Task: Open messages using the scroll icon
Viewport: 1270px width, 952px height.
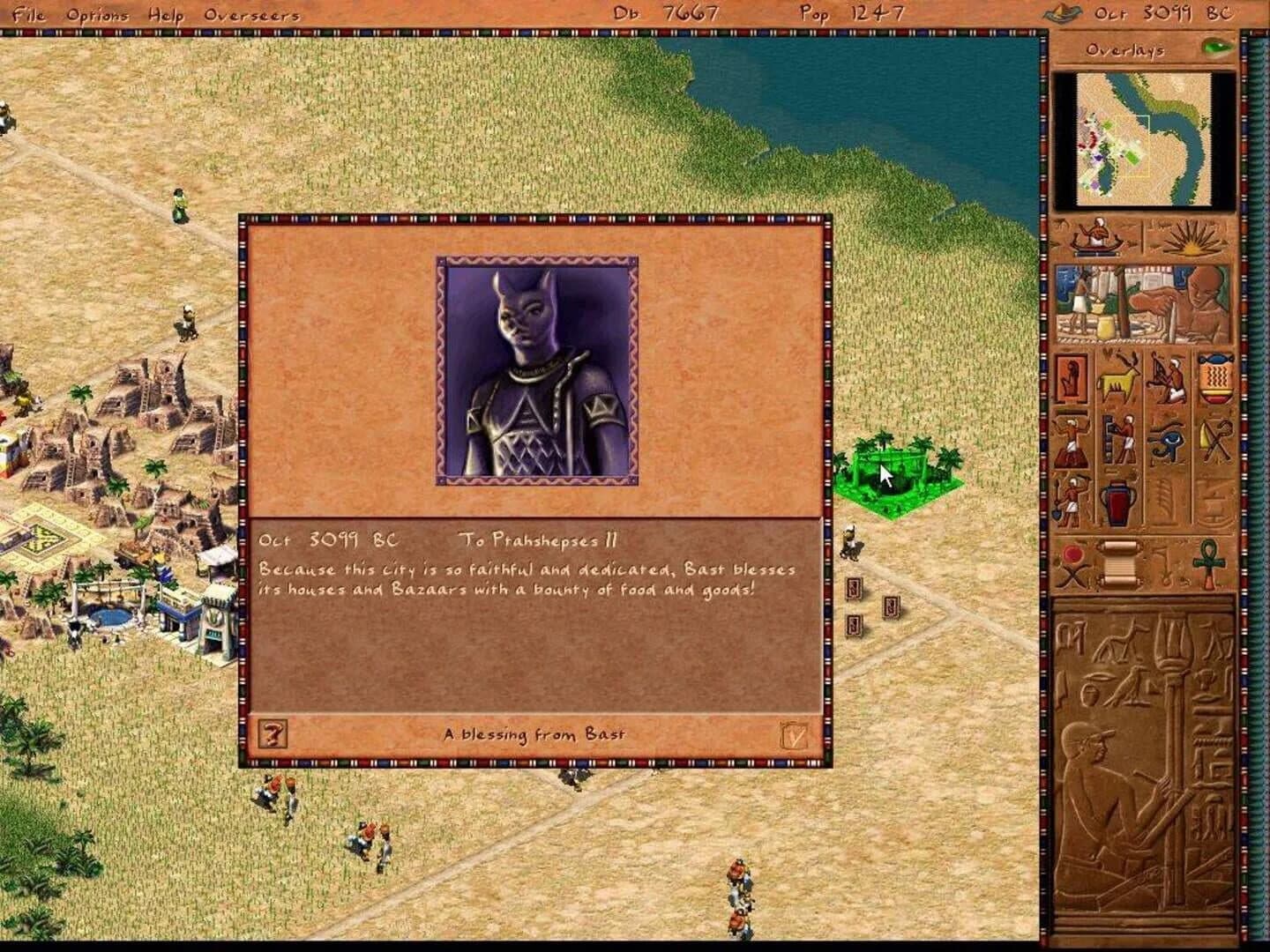Action: click(x=1119, y=563)
